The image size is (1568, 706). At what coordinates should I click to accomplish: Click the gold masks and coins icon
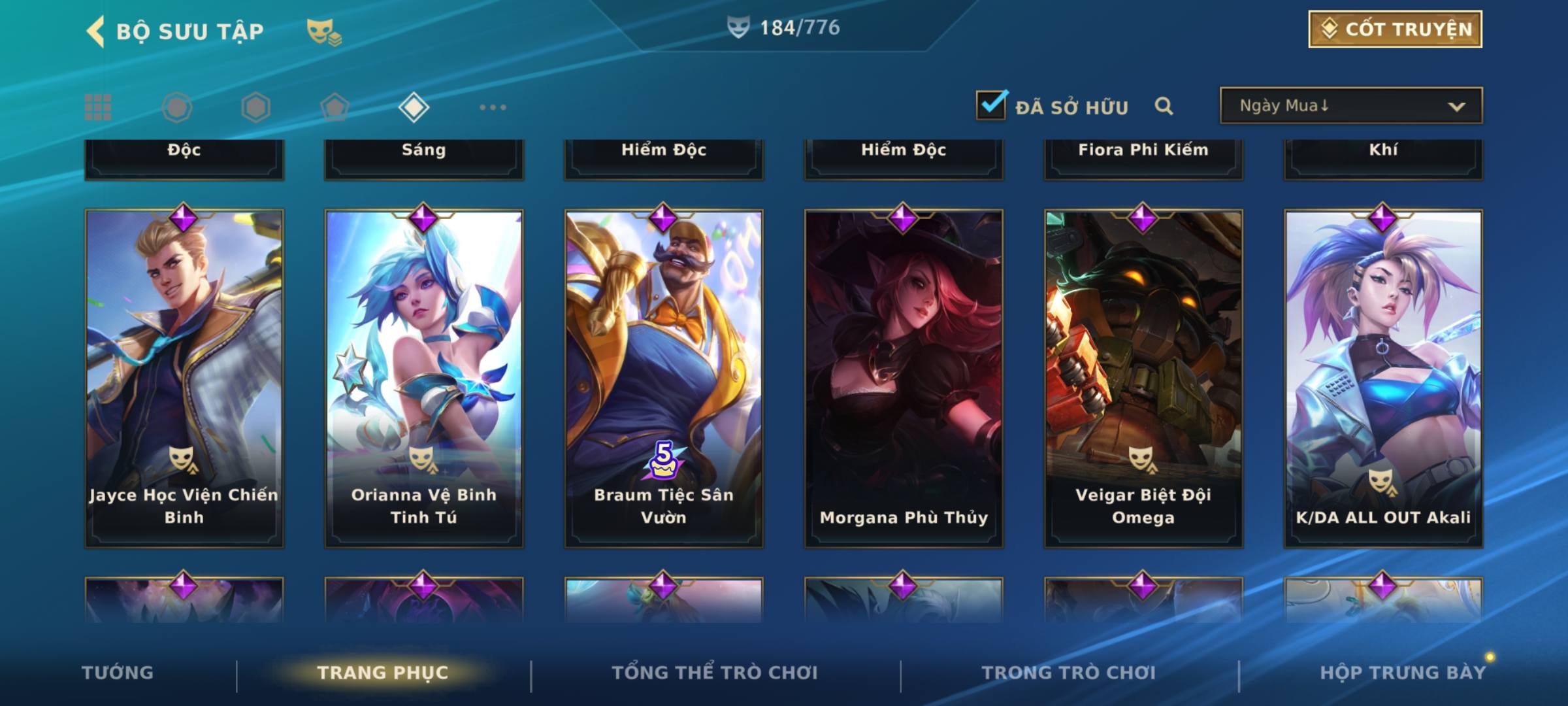coord(324,31)
